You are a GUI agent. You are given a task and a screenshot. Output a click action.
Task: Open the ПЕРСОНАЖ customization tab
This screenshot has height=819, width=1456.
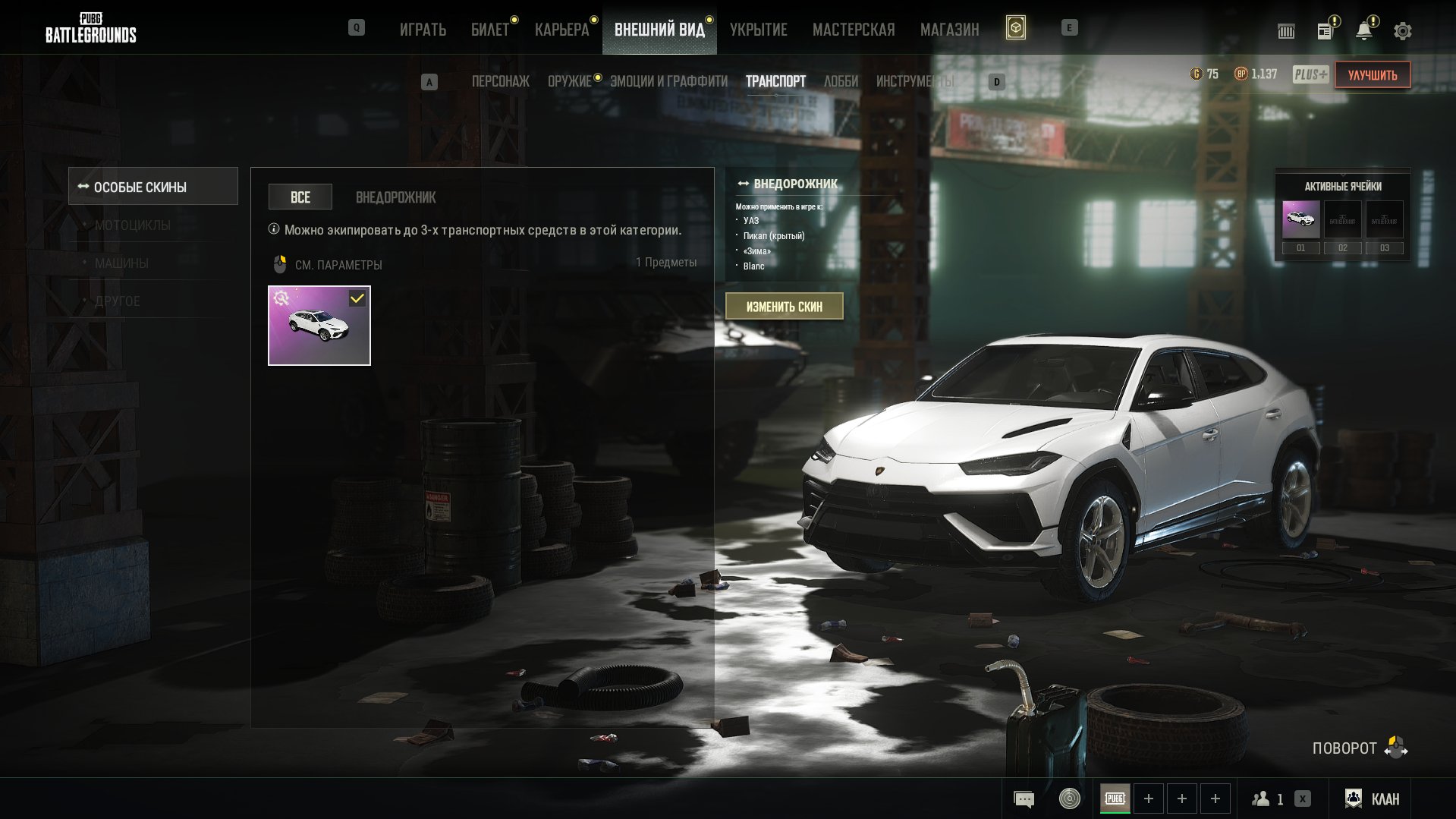pos(500,81)
